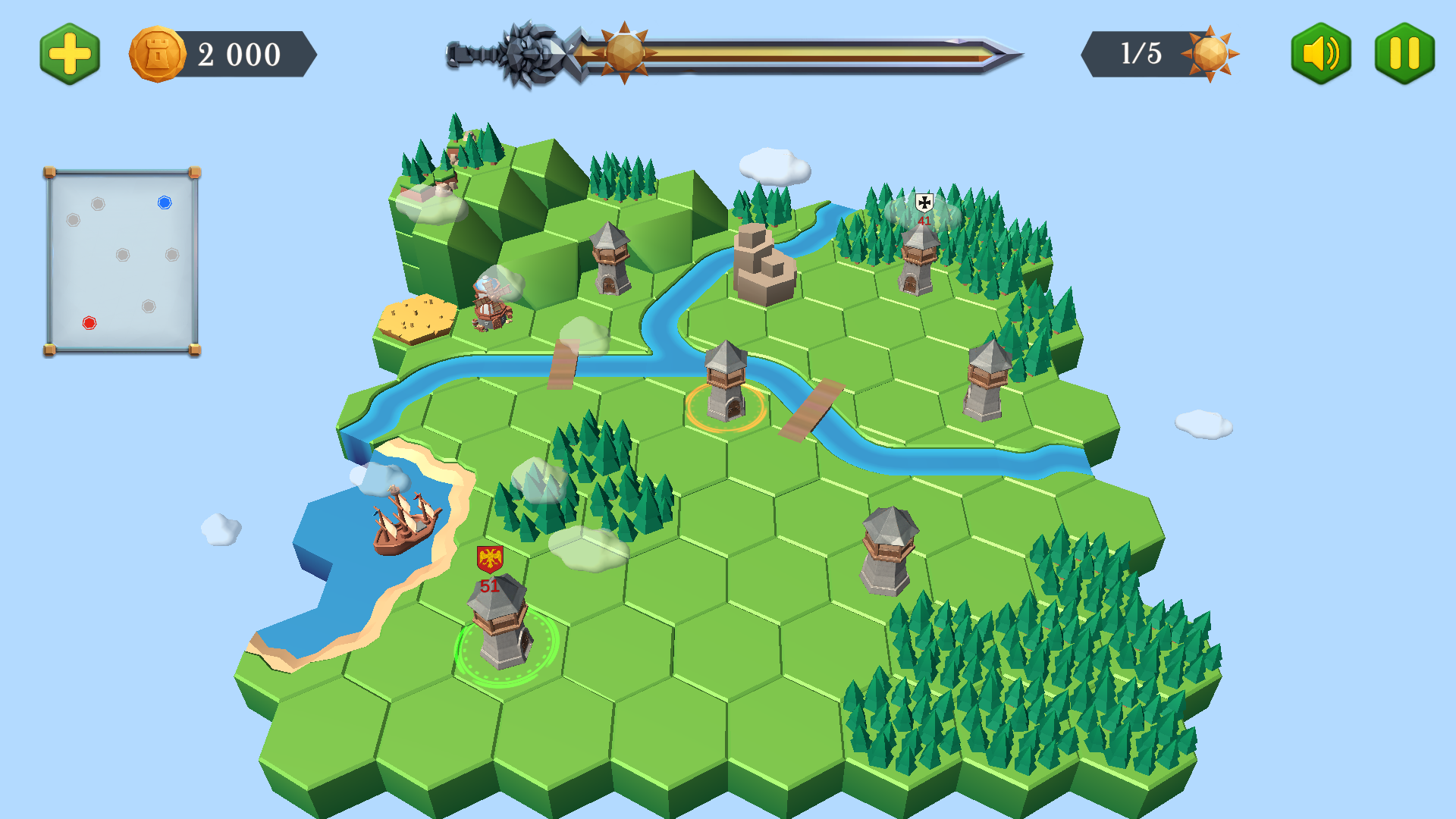Choose the neutral tower with the orange ring

point(726,384)
